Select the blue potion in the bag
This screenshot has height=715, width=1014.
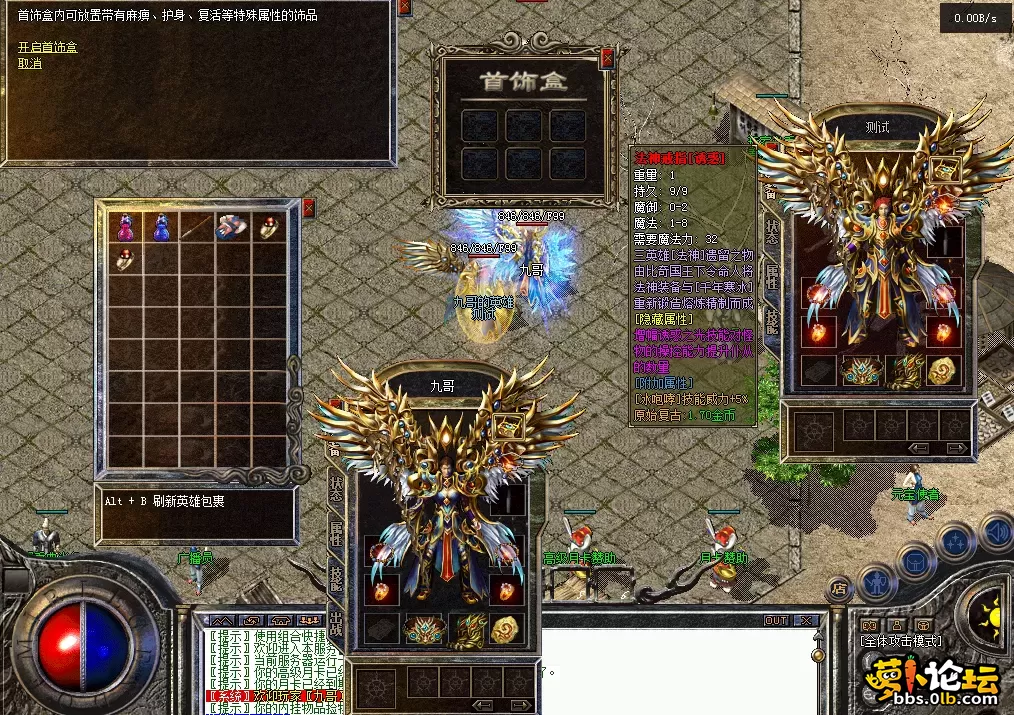pos(161,227)
